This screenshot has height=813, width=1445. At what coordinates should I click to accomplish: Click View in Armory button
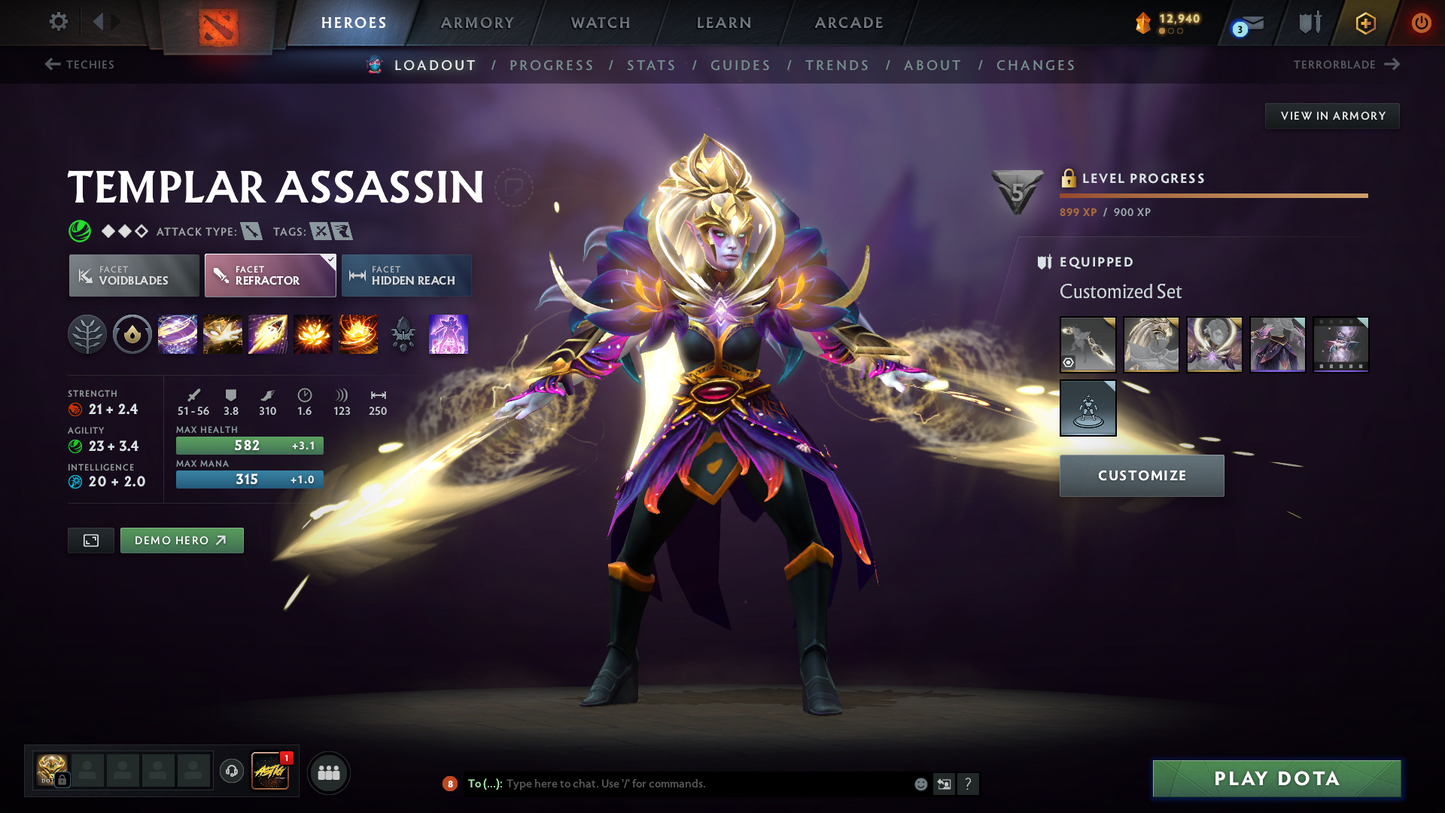(1332, 116)
